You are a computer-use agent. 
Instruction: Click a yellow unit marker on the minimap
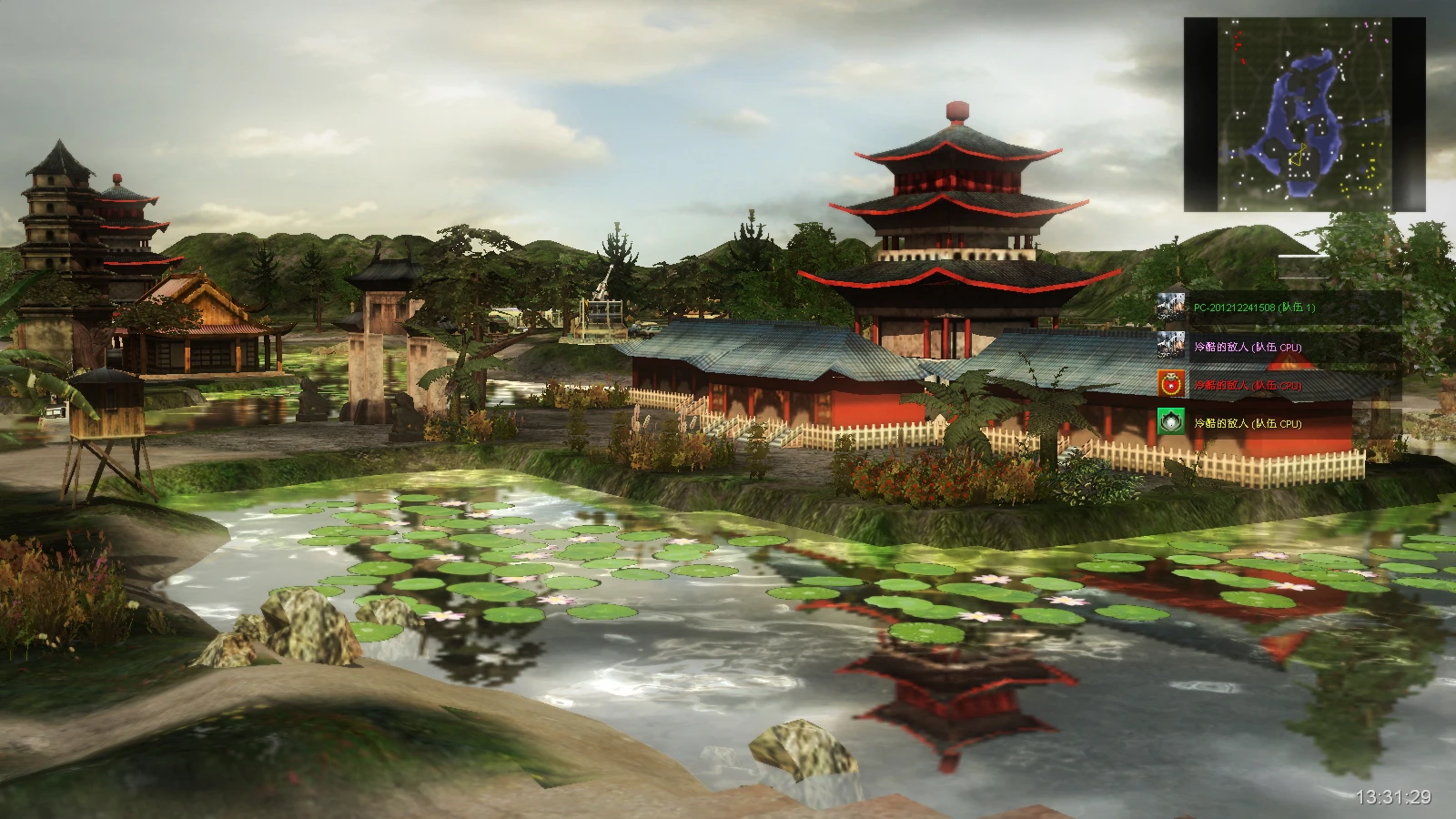coord(1372,160)
